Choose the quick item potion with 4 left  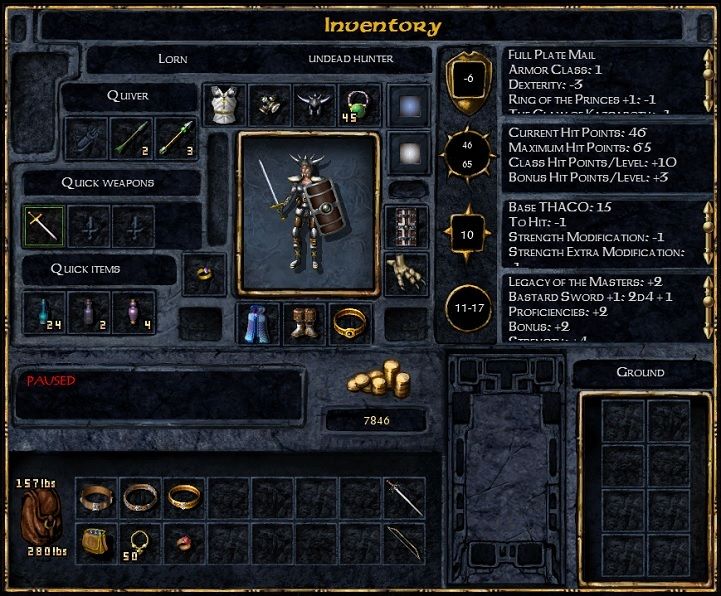pos(133,311)
